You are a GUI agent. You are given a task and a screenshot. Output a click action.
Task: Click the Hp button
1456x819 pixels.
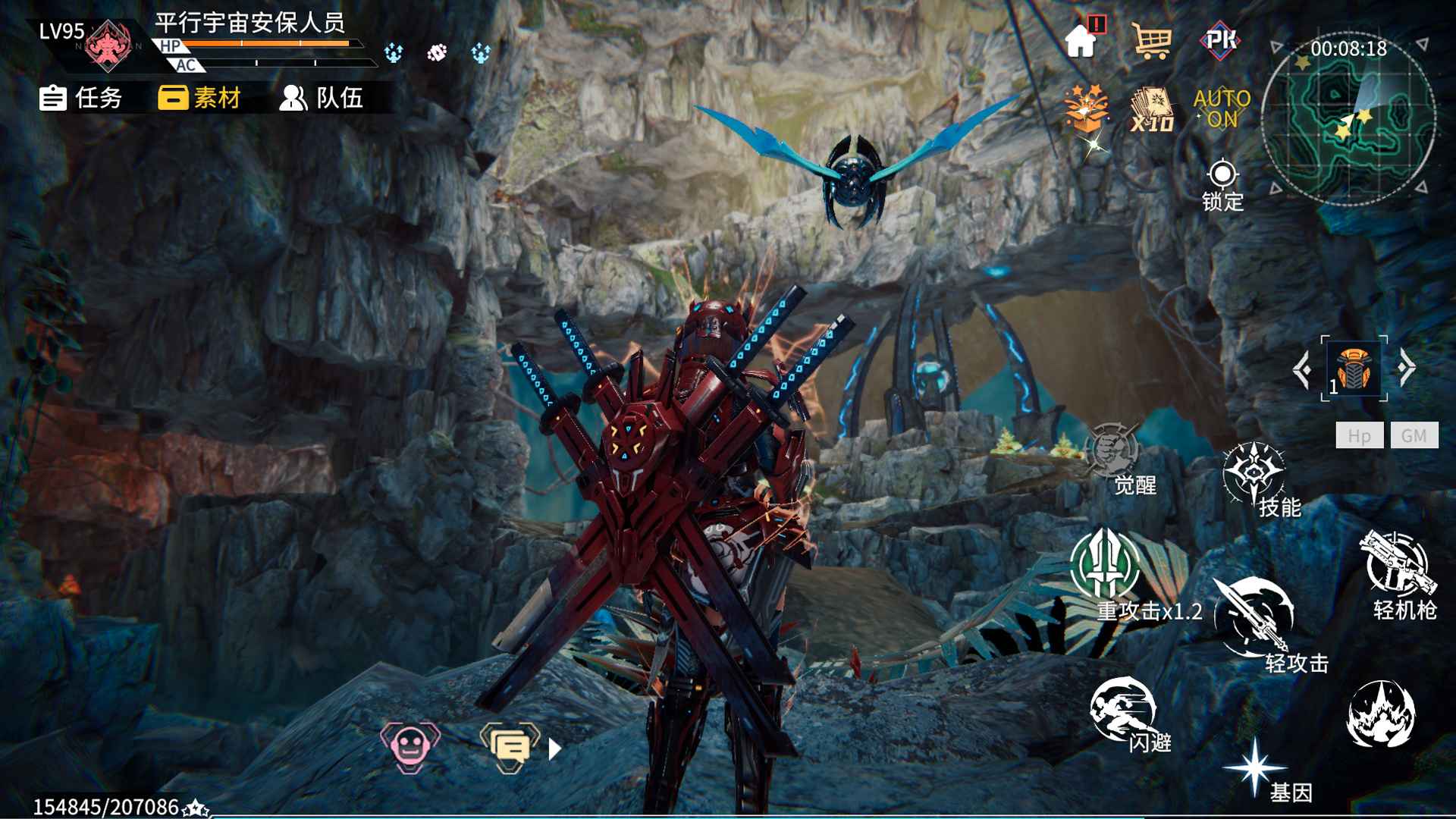(x=1359, y=435)
